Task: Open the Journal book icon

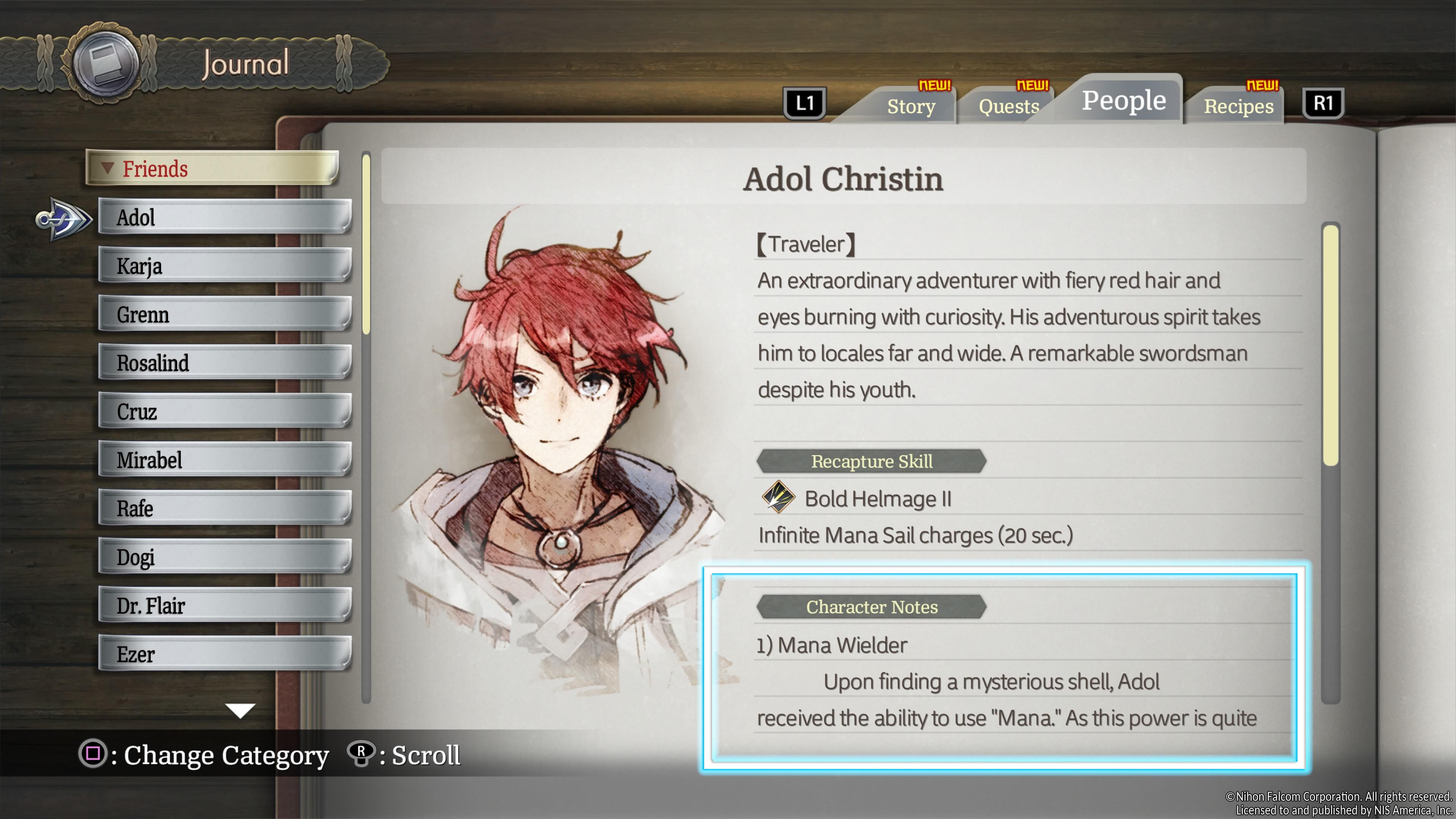Action: pyautogui.click(x=105, y=63)
